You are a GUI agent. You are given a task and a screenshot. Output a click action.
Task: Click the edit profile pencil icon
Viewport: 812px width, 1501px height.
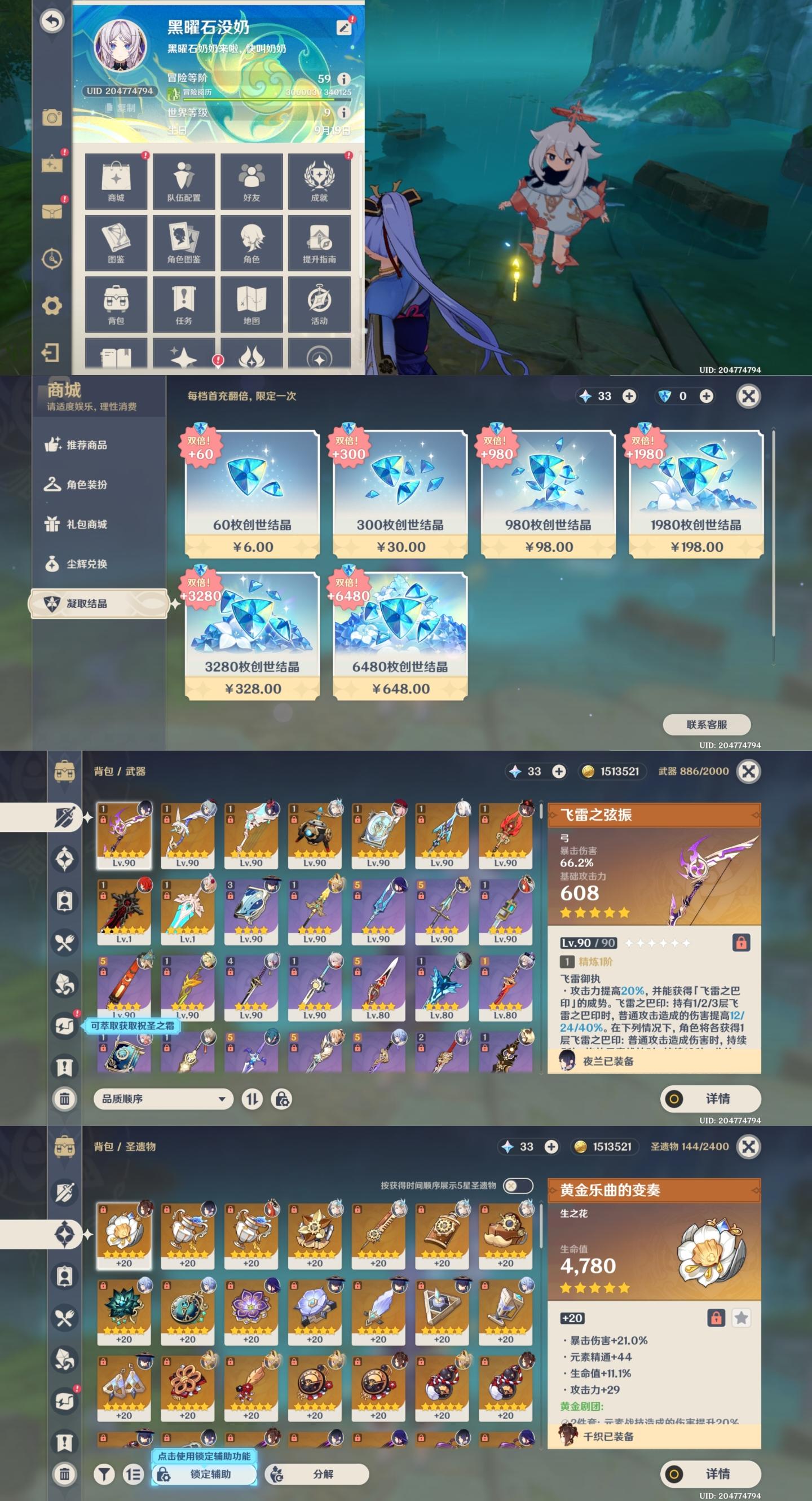pos(345,28)
